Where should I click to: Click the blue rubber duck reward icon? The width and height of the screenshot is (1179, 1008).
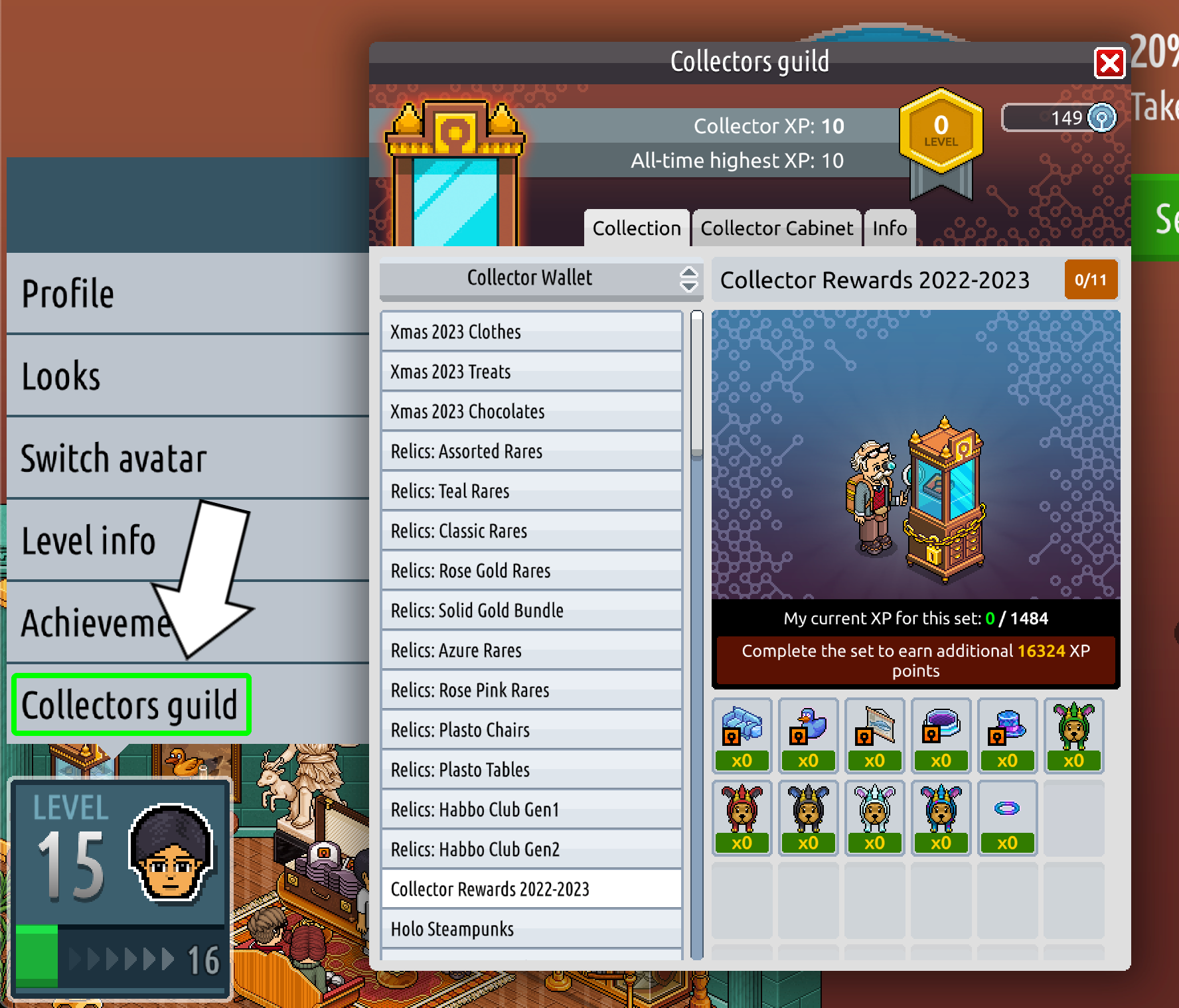pos(808,727)
